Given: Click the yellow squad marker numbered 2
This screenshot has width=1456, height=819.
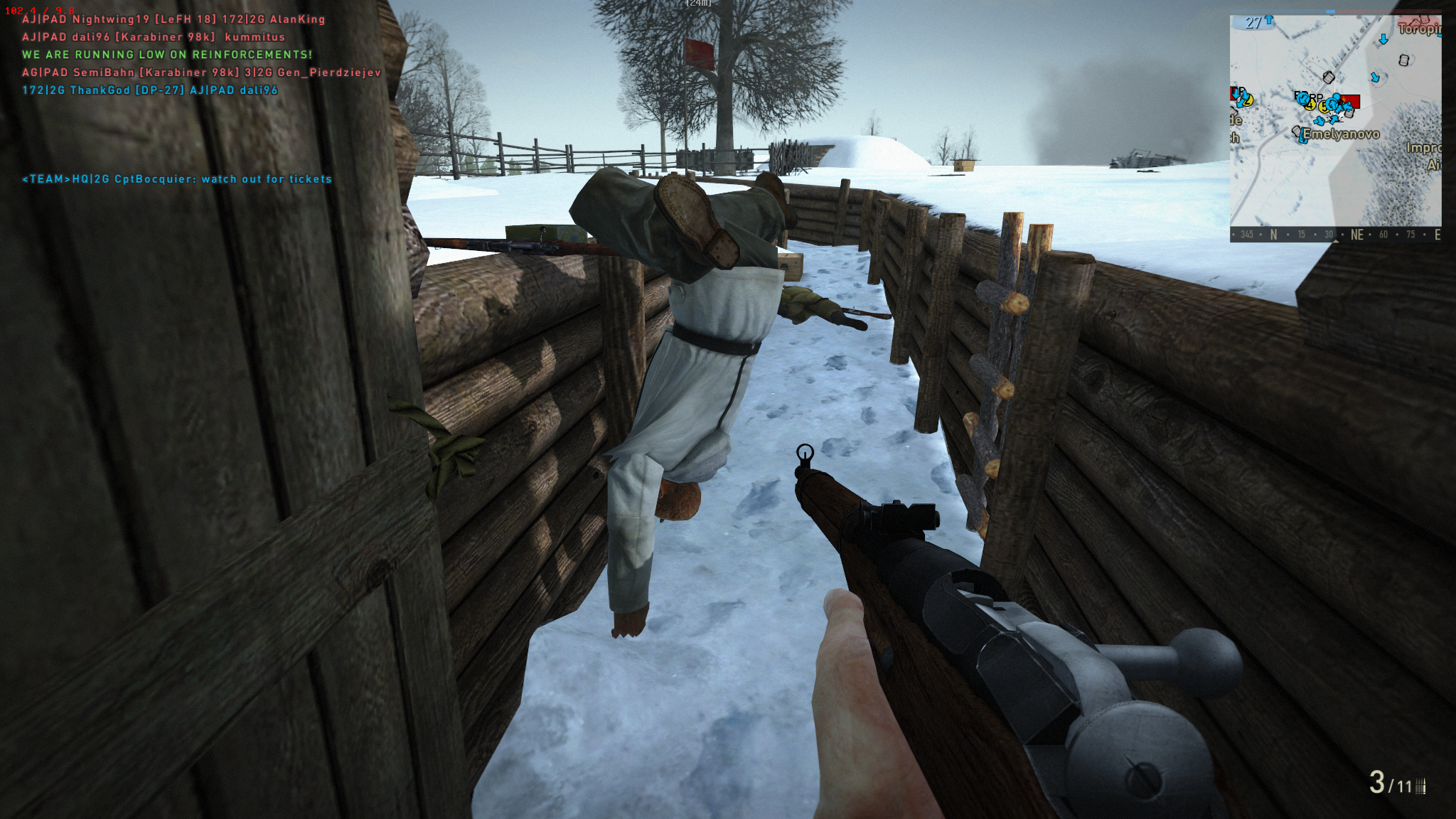Looking at the screenshot, I should pyautogui.click(x=1247, y=100).
